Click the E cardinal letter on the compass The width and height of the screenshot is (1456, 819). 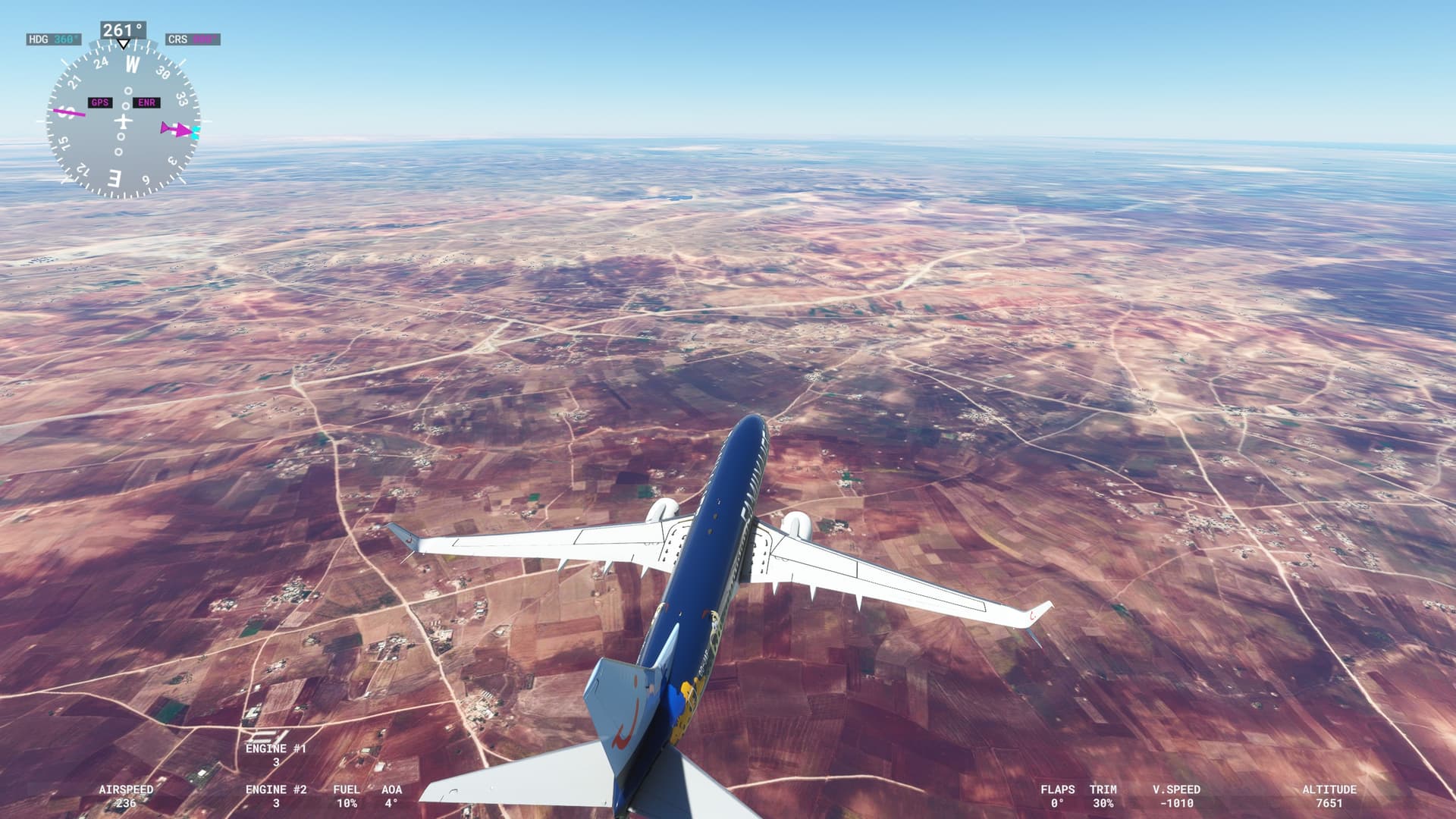(x=113, y=178)
